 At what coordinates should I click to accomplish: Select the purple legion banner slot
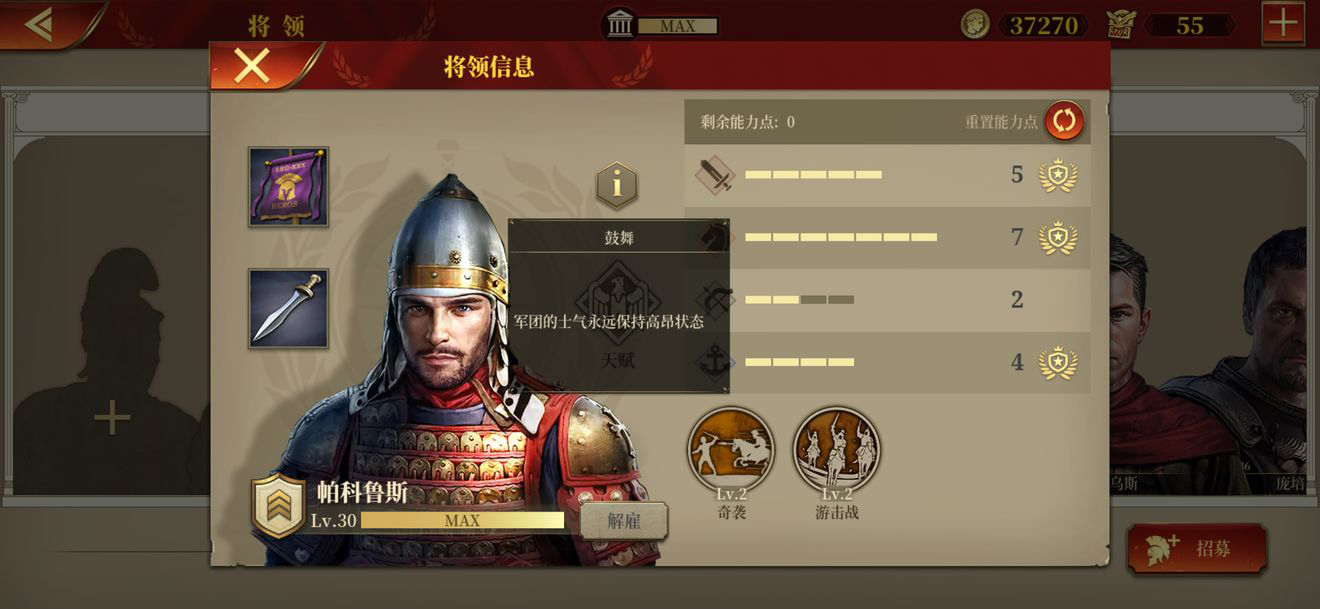pos(288,186)
